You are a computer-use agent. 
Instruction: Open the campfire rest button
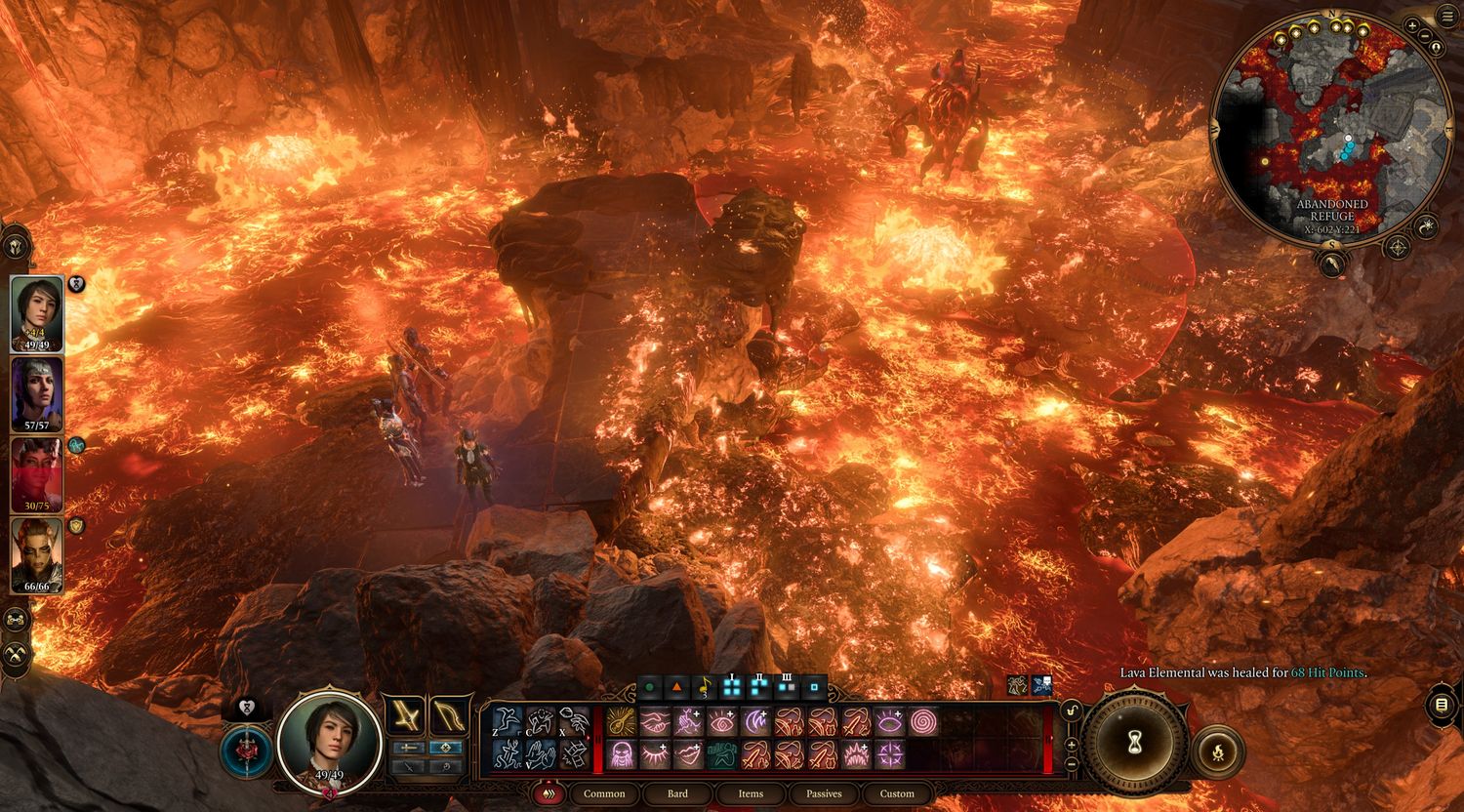[1218, 751]
